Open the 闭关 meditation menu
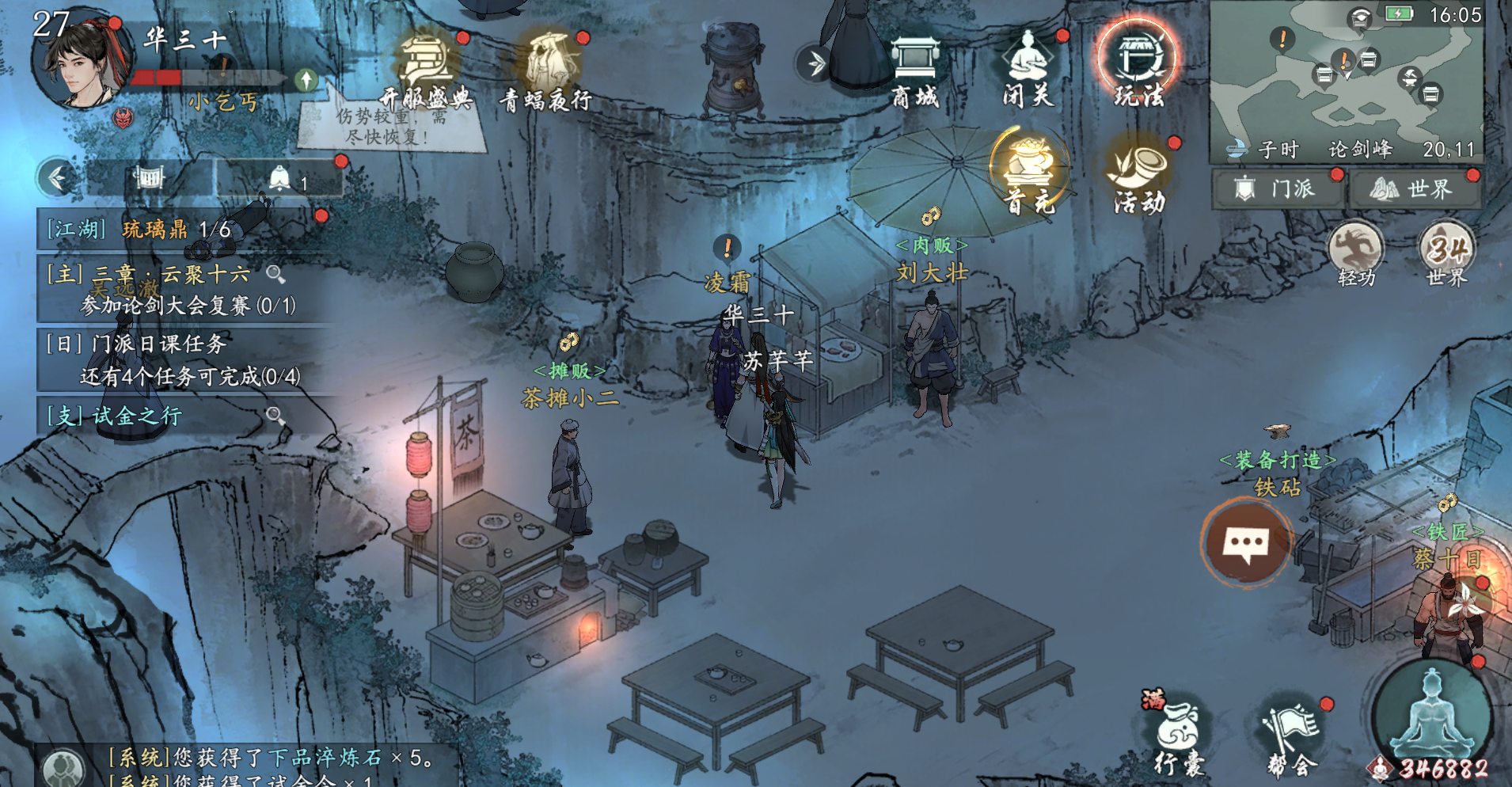The image size is (1512, 787). pos(1027,70)
